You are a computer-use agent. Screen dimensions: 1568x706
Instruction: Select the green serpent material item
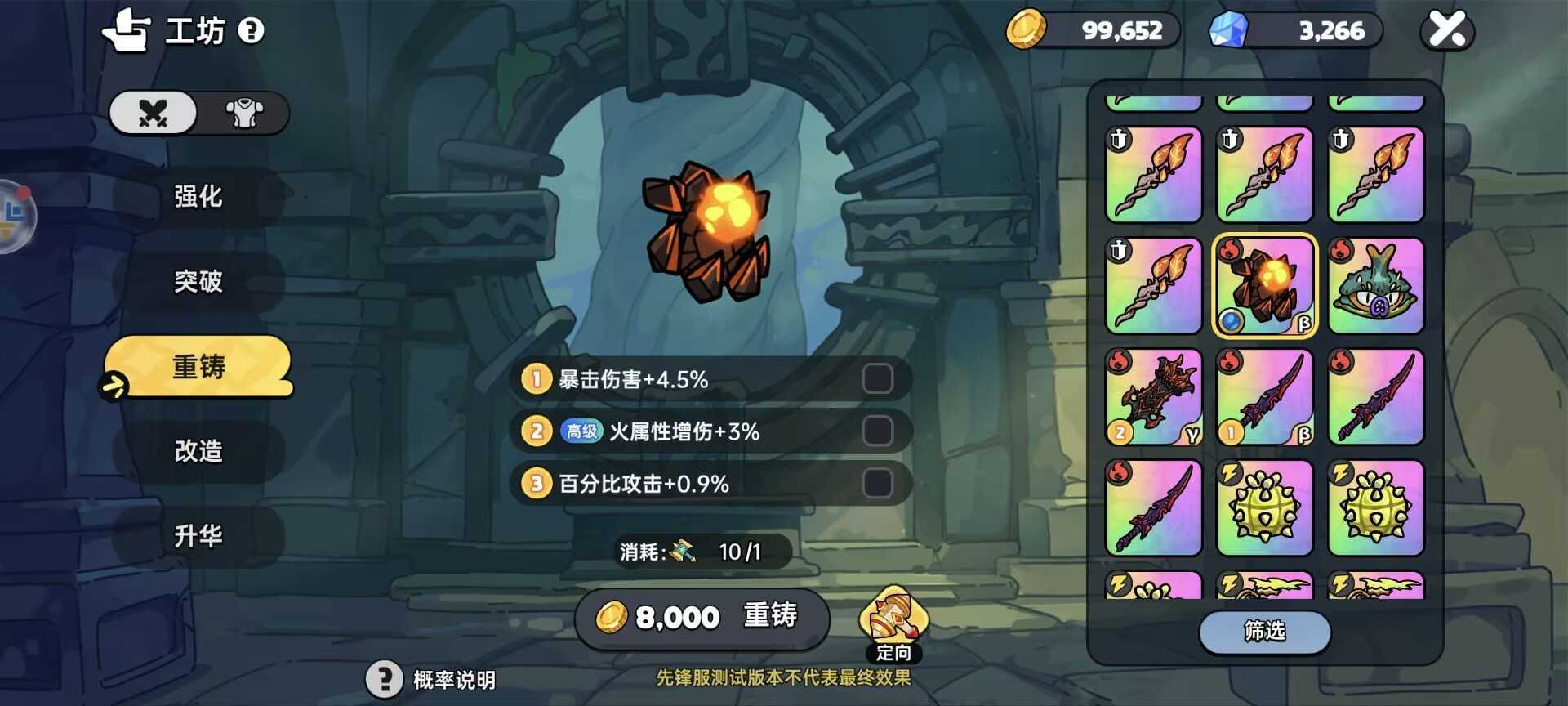1375,286
